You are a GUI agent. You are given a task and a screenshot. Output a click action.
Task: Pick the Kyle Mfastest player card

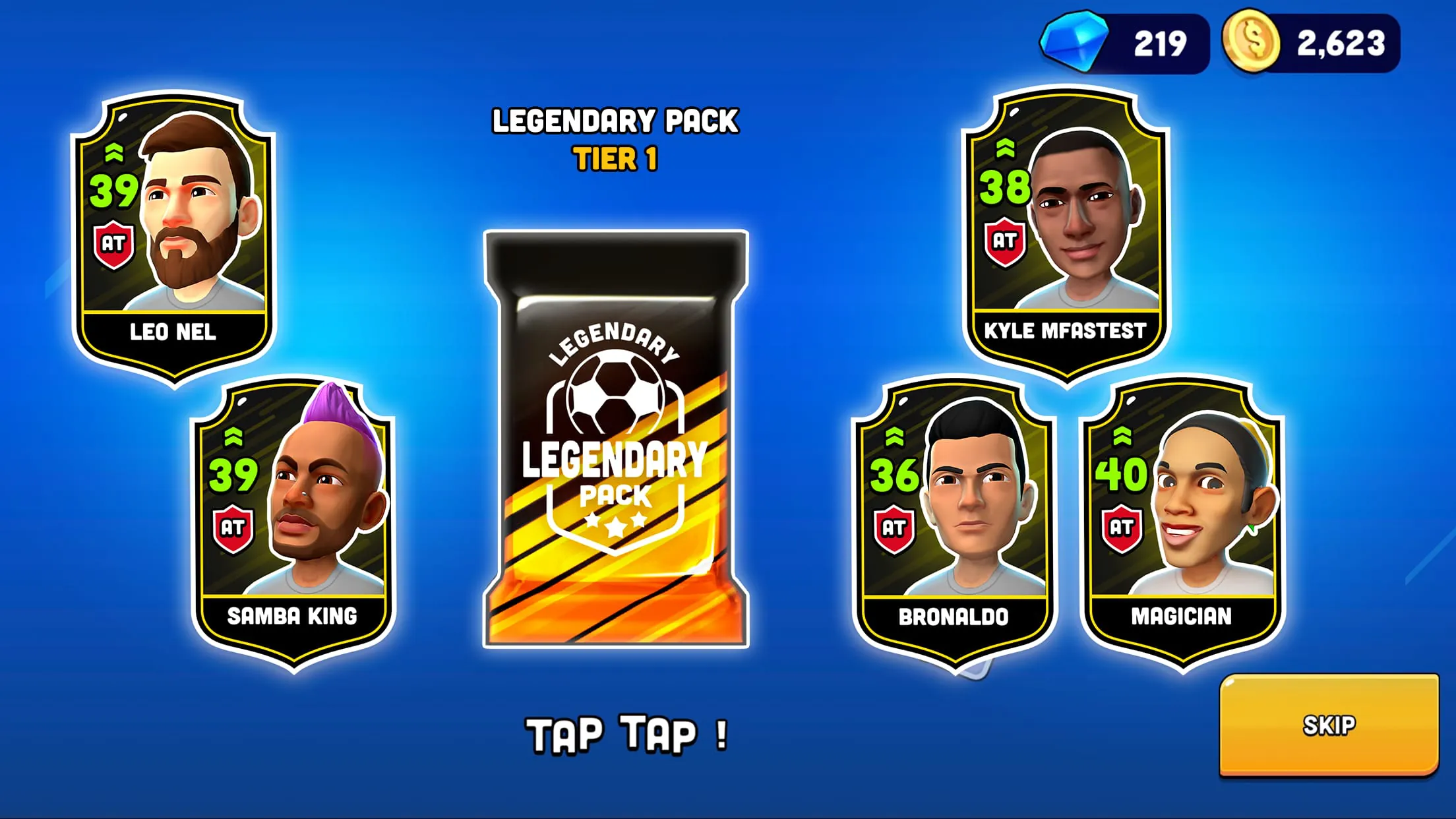[x=1065, y=234]
